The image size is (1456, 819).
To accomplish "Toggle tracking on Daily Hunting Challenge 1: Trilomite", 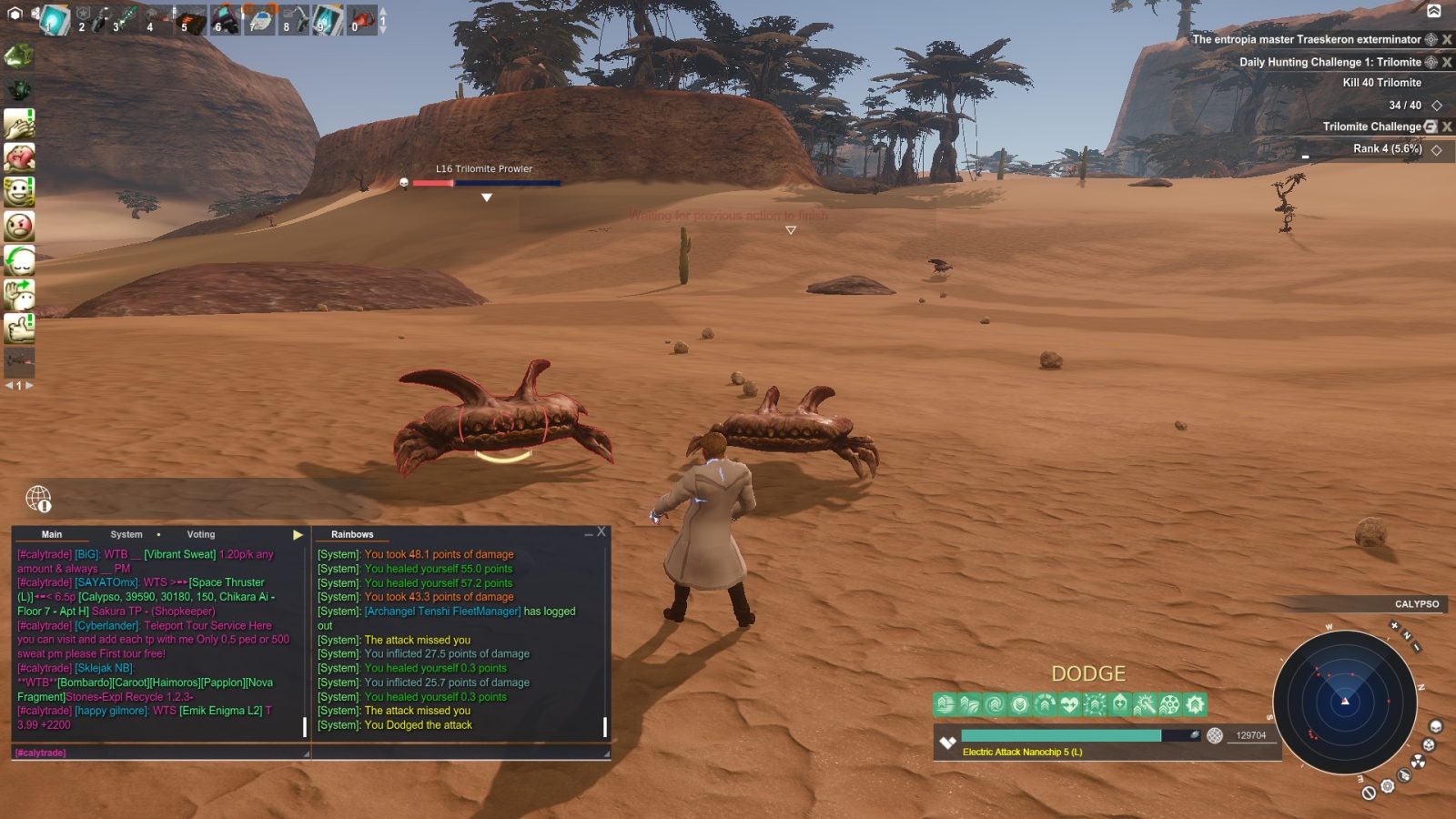I will [1431, 63].
